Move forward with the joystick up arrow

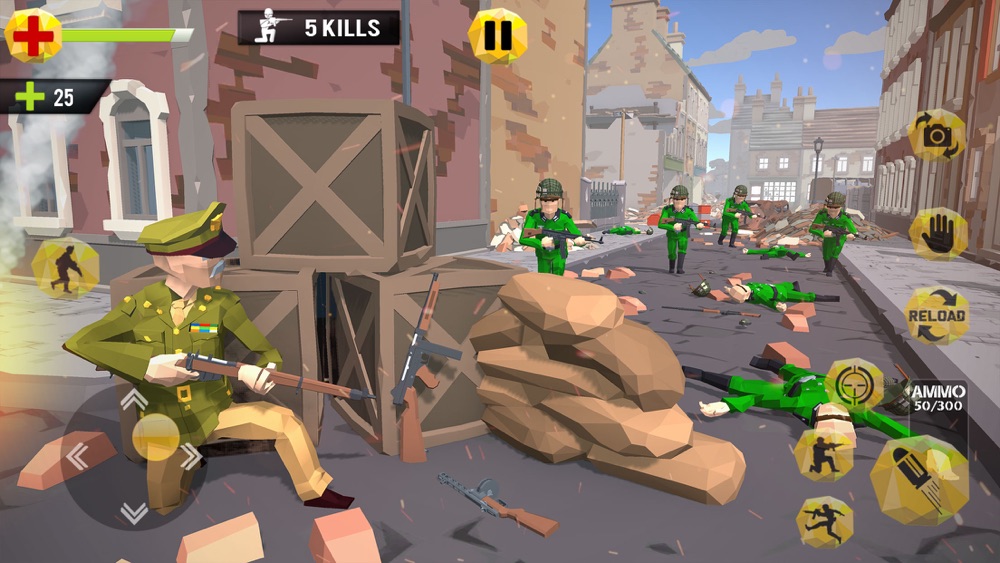click(134, 400)
